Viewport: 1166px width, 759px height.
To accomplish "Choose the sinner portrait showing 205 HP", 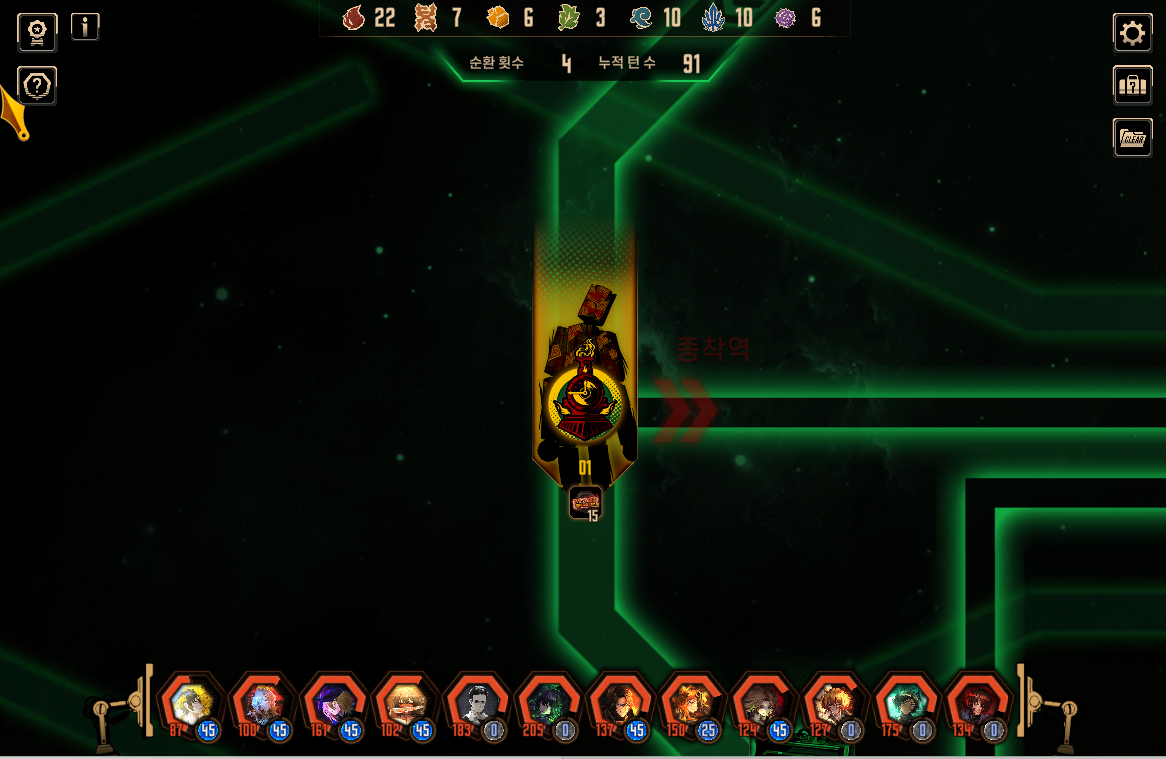I will [548, 705].
